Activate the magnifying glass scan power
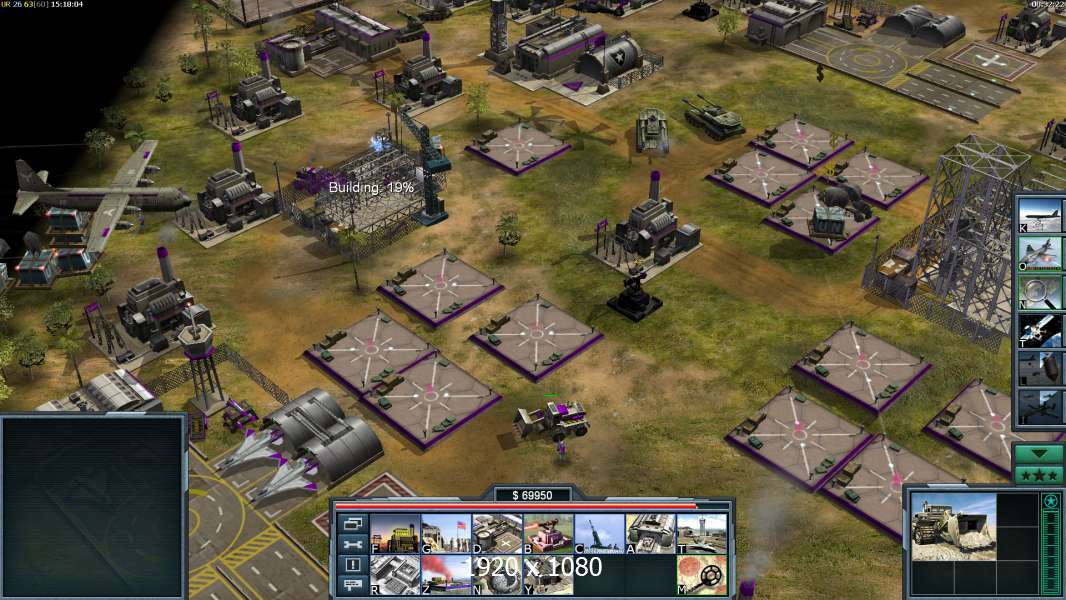The width and height of the screenshot is (1066, 600). coord(1040,291)
